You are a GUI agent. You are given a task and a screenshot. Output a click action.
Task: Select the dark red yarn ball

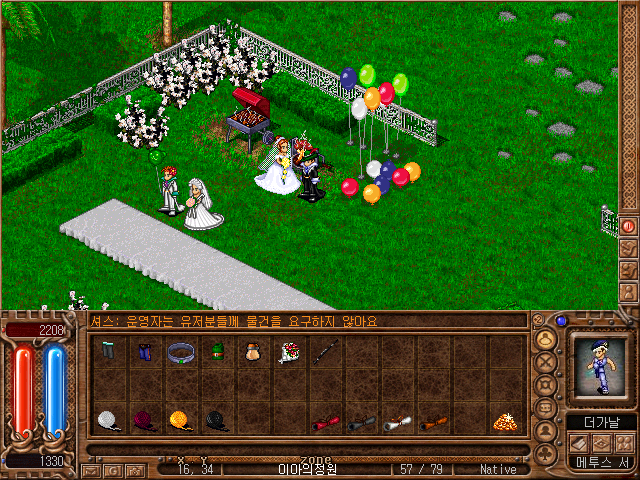(x=144, y=421)
